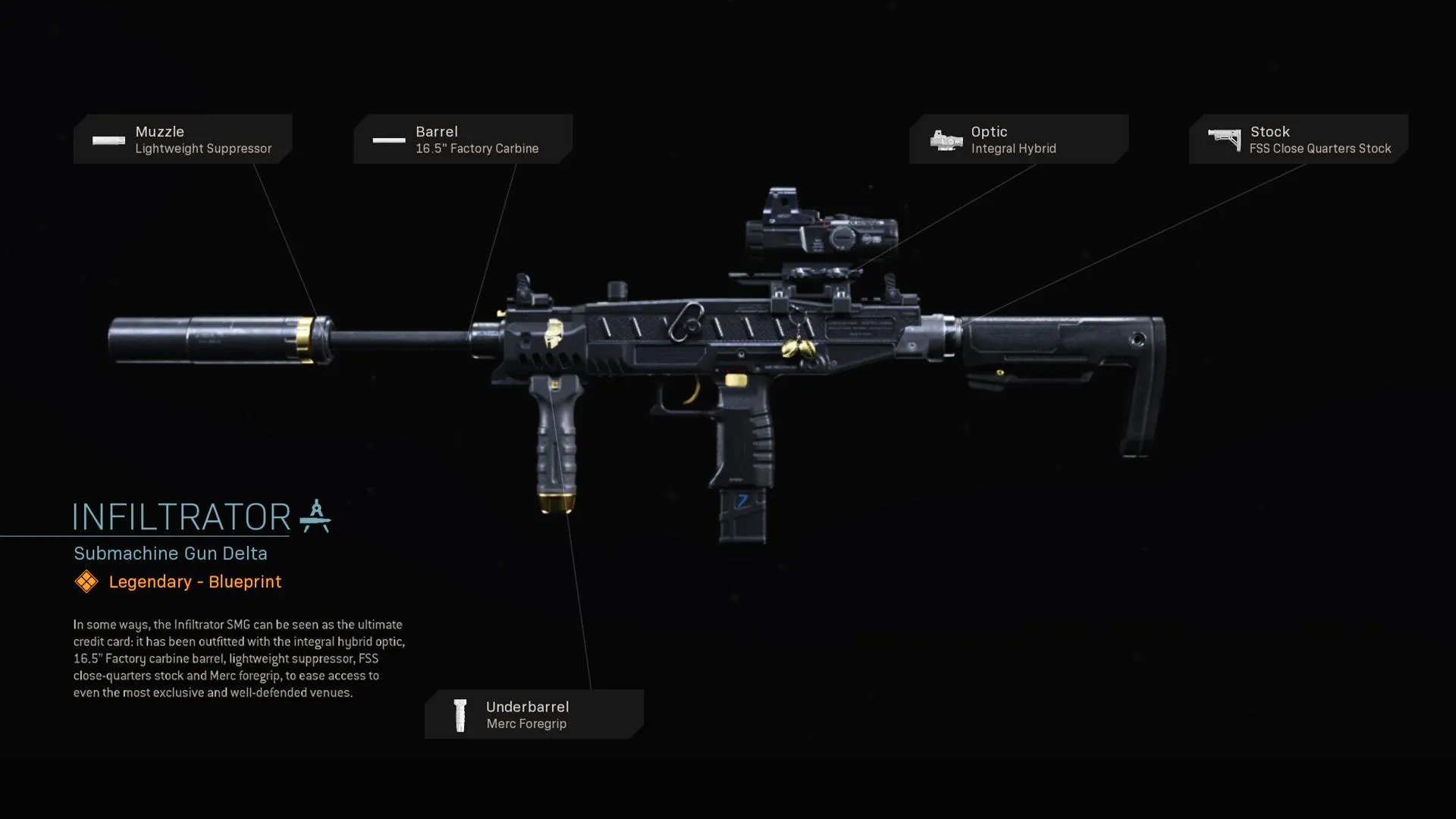Viewport: 1456px width, 819px height.
Task: Select the Underbarrel Merc Foregrip slot
Action: tap(534, 714)
